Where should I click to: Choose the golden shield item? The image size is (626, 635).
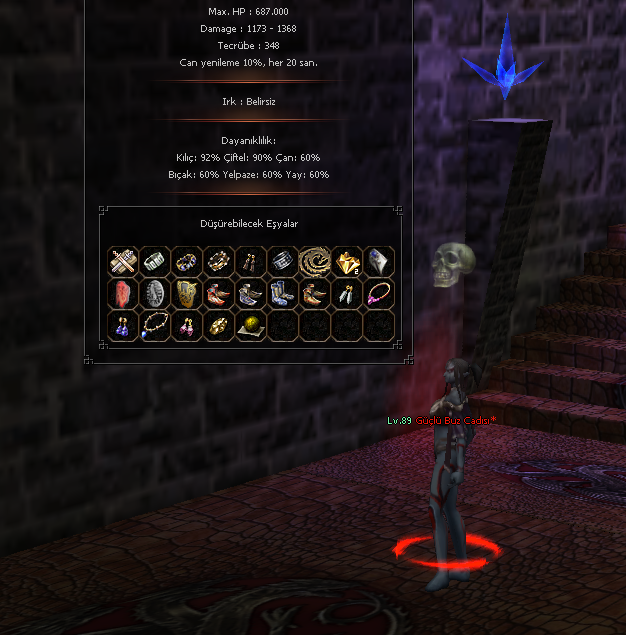(186, 293)
